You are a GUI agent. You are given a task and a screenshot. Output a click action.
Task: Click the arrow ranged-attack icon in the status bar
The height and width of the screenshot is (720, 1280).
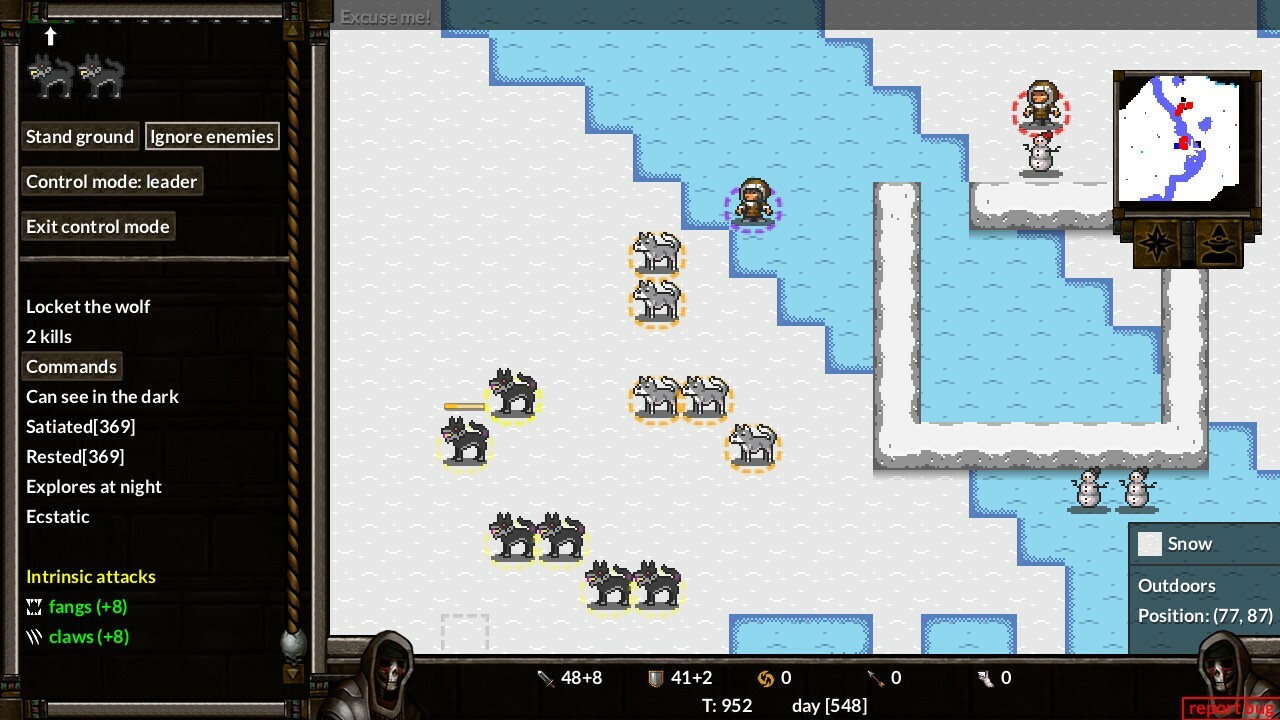[873, 677]
